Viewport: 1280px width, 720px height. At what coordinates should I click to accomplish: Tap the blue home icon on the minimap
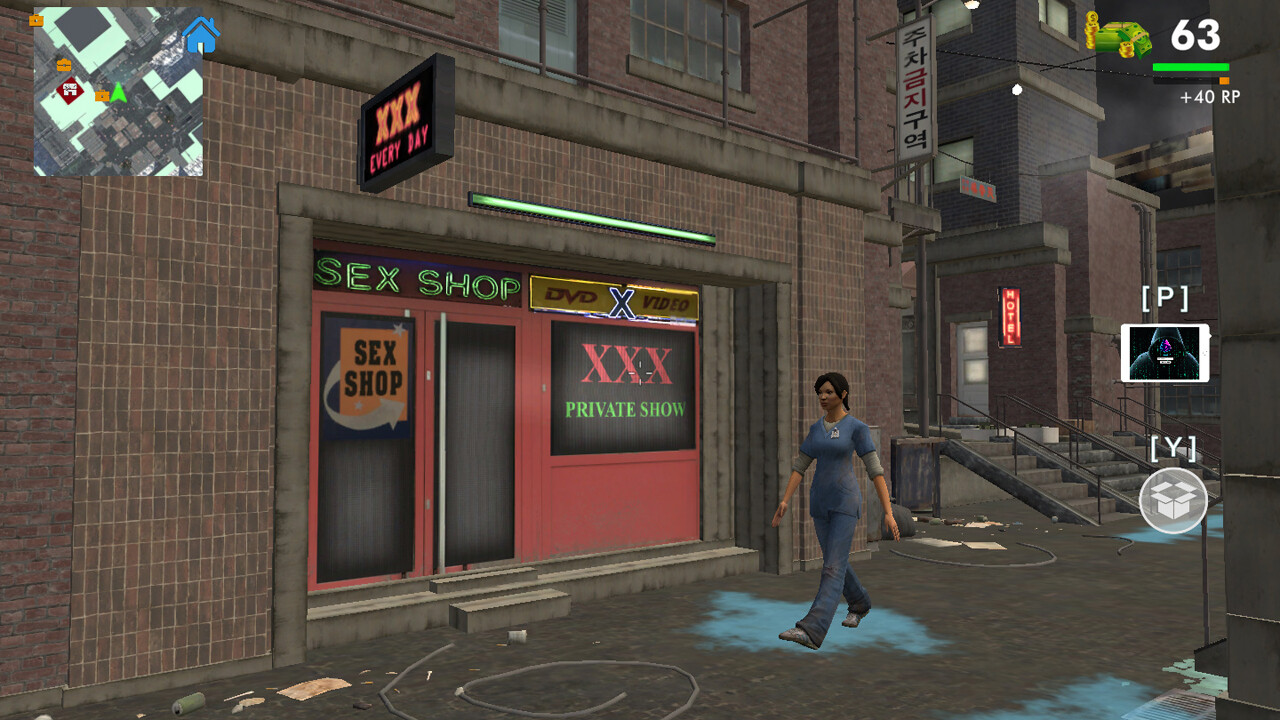point(200,34)
